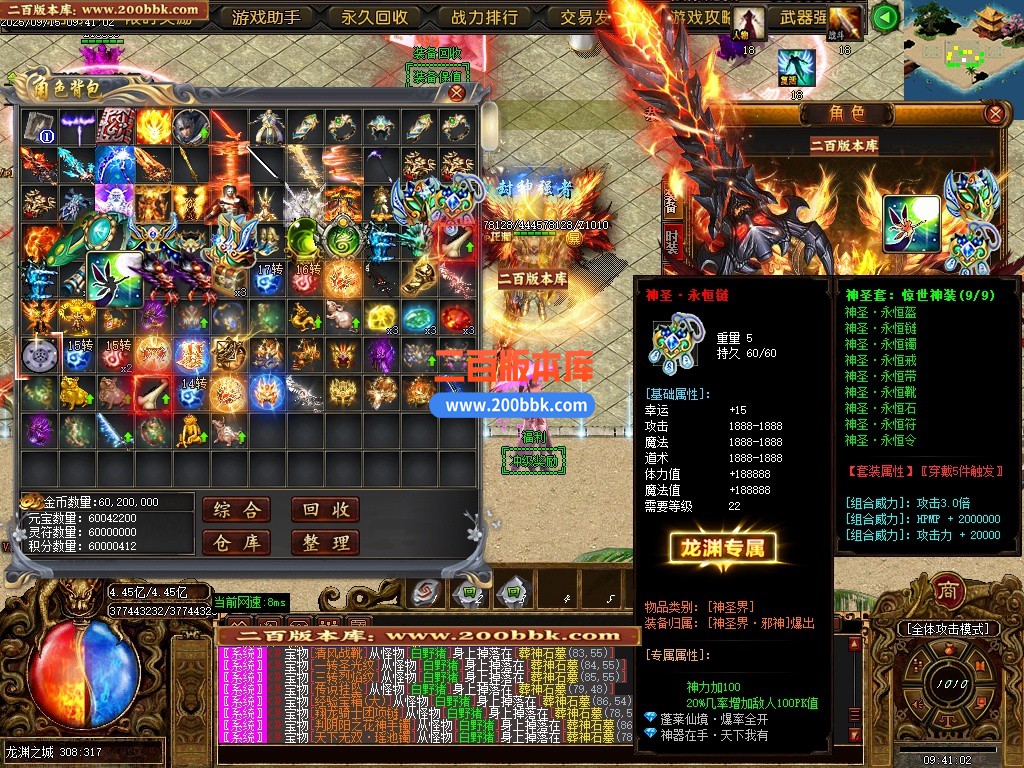Switch to the 时装 tab
This screenshot has height=768, width=1024.
pyautogui.click(x=672, y=240)
